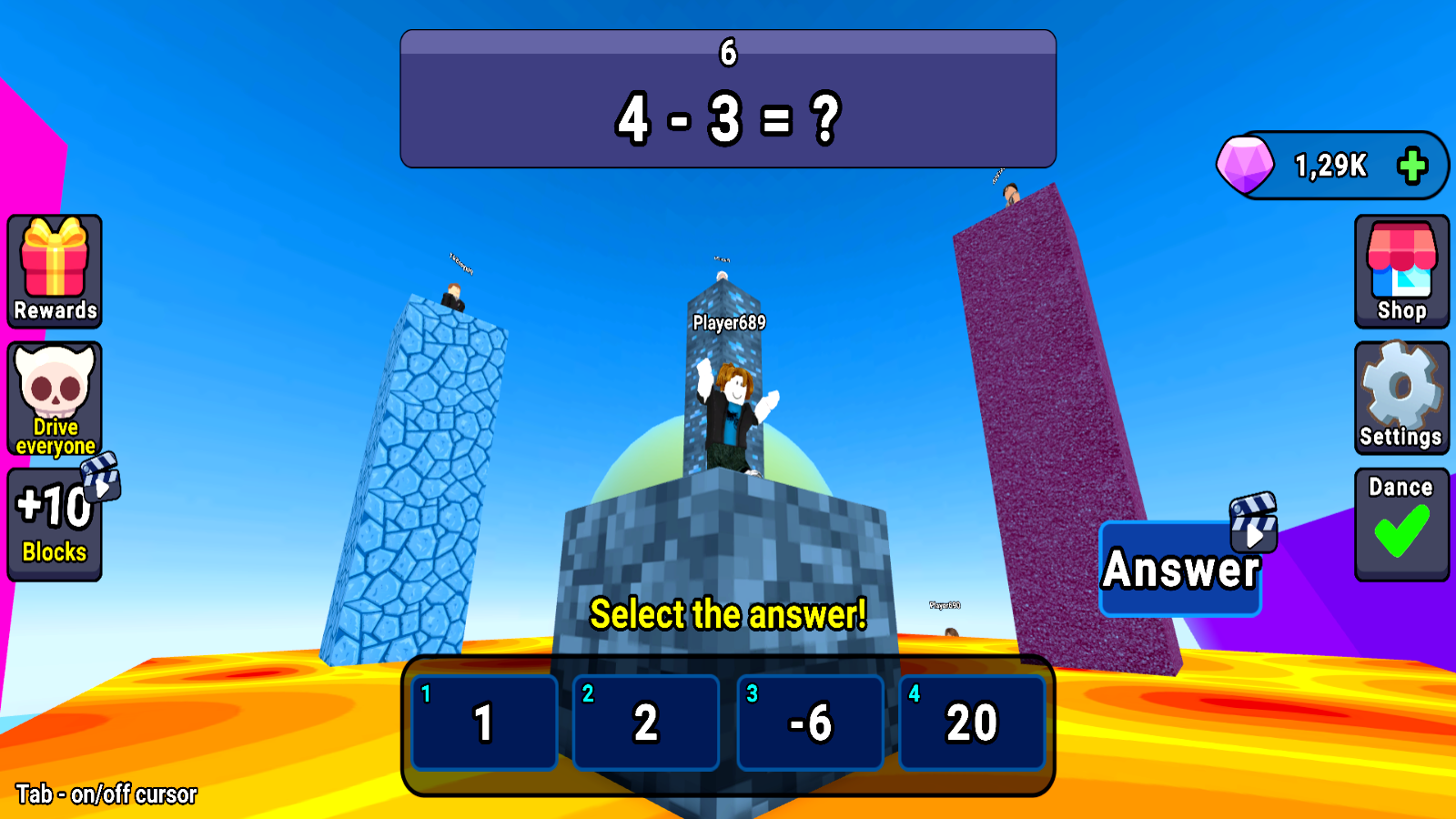Choose answer option 2
The width and height of the screenshot is (1456, 819).
coord(646,723)
